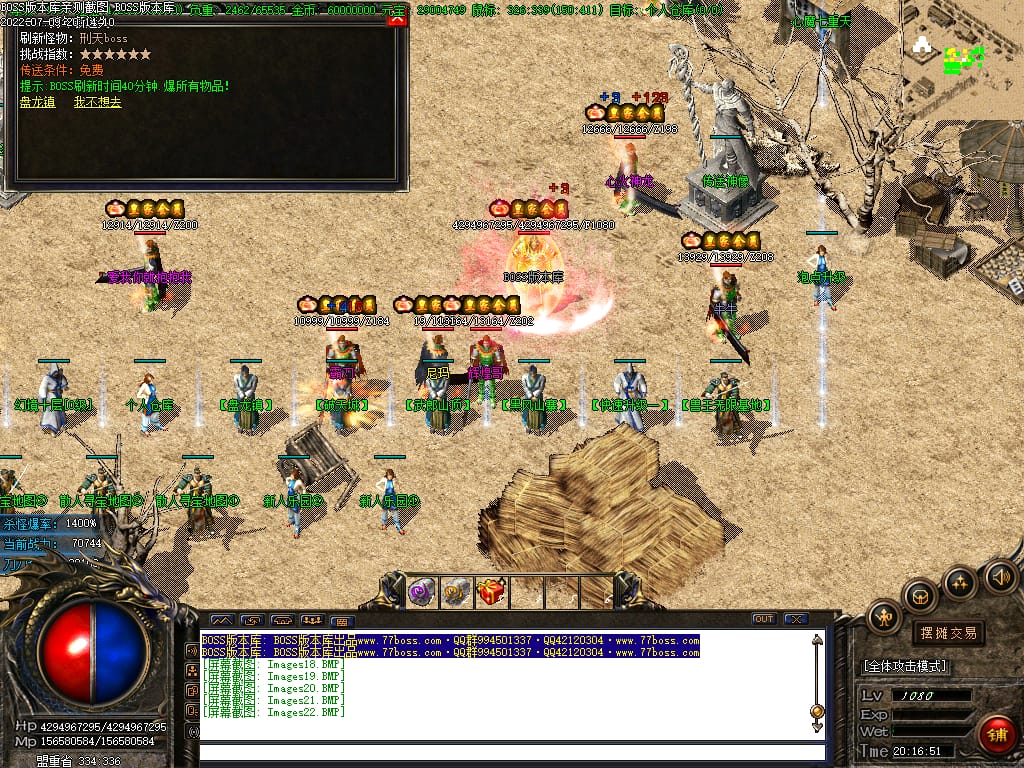This screenshot has height=768, width=1024.
Task: Close the boss info dialog
Action: click(397, 20)
